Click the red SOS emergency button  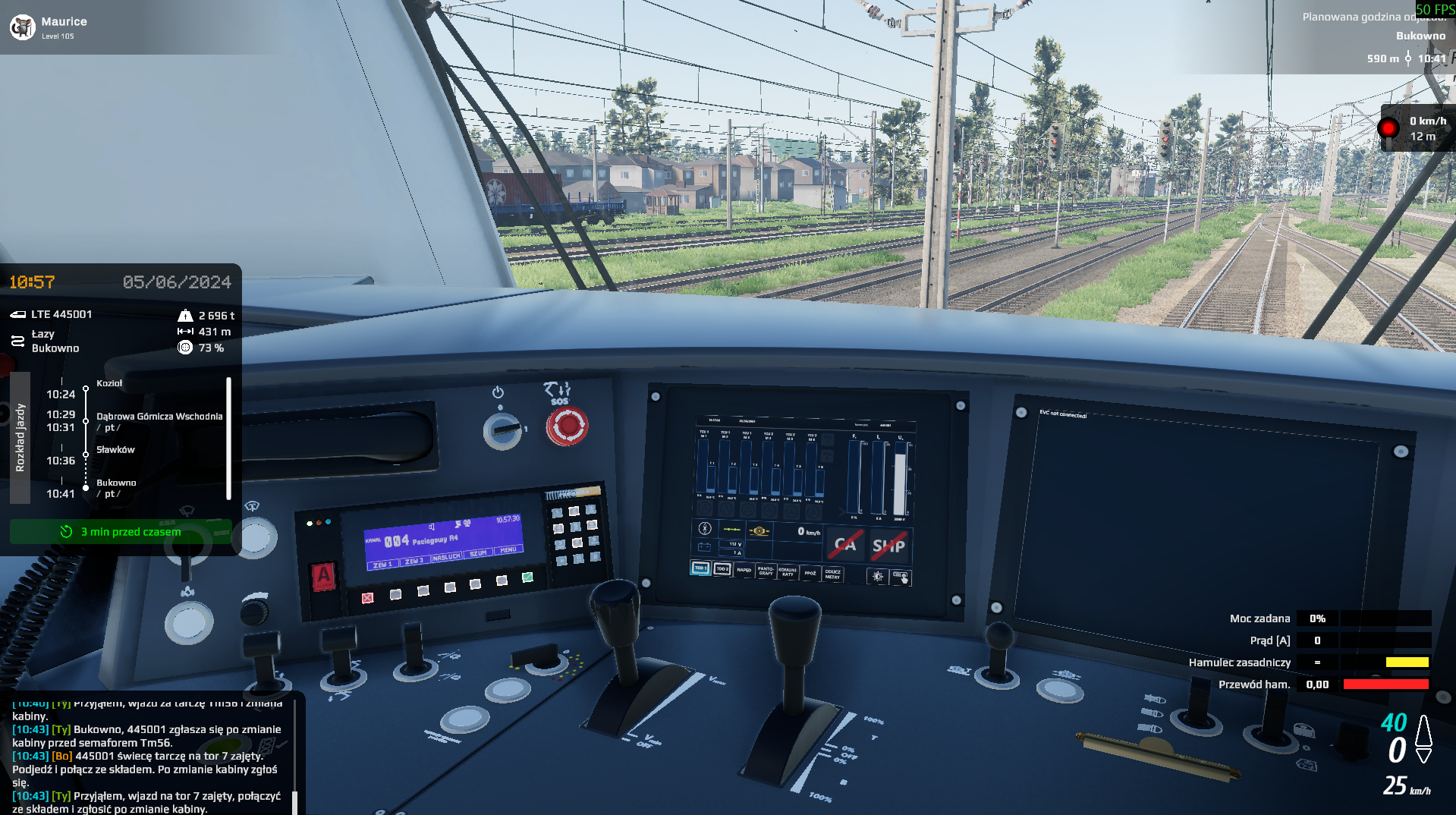pyautogui.click(x=567, y=426)
